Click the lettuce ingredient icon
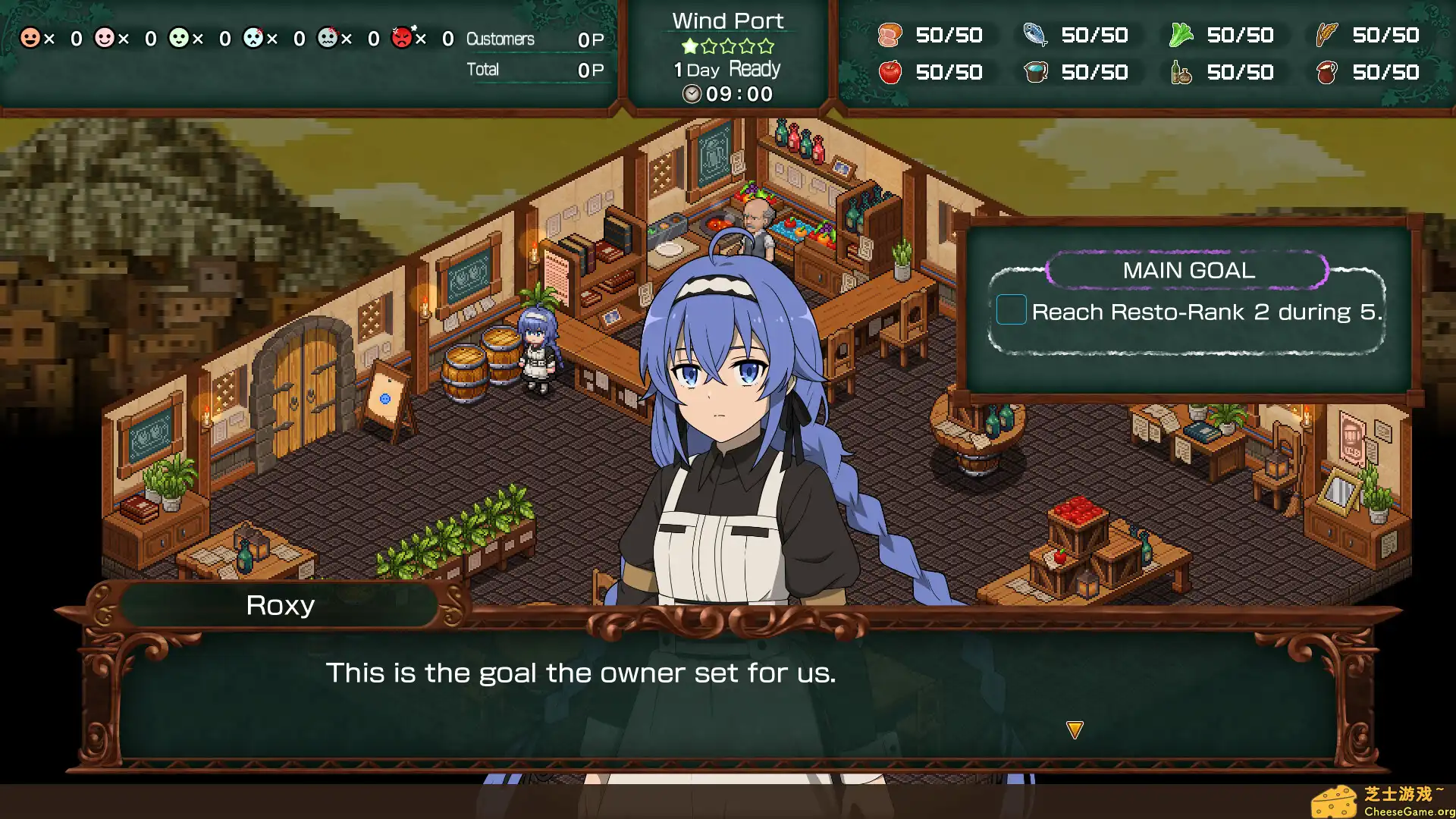 (x=1181, y=36)
